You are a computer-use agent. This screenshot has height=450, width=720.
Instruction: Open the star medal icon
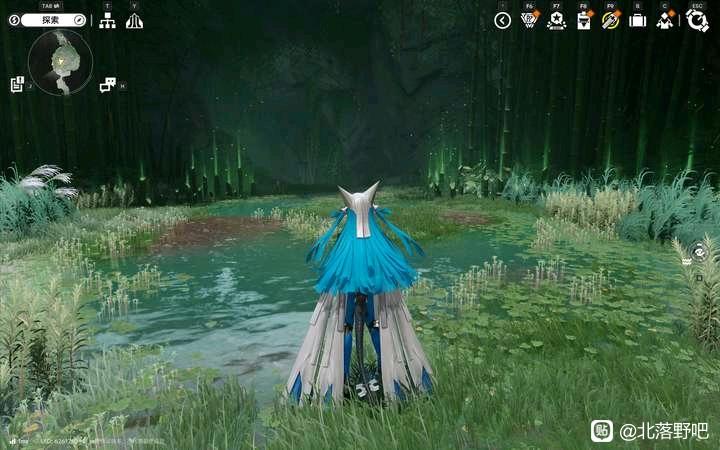556,20
